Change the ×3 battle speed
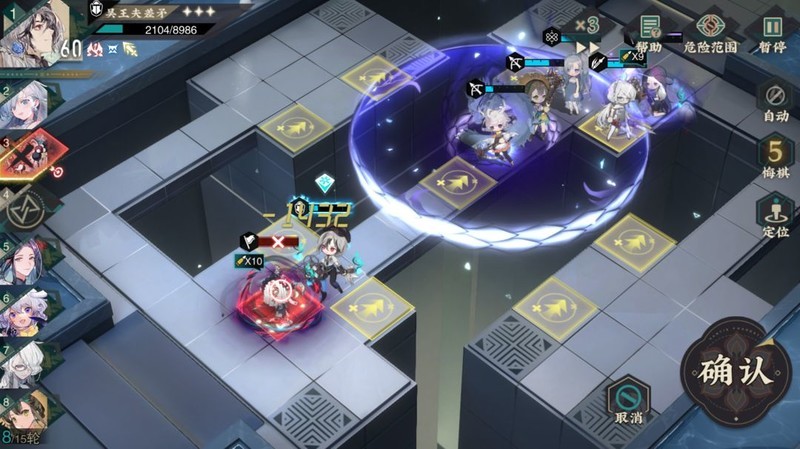The image size is (800, 449). pyautogui.click(x=587, y=26)
